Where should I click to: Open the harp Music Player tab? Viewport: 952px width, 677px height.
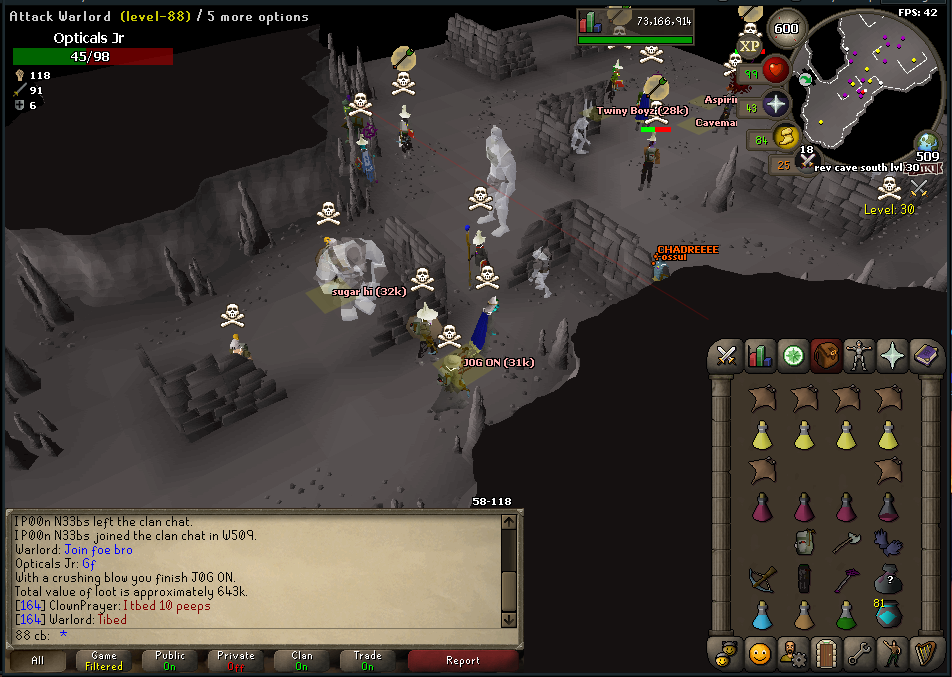coord(926,654)
